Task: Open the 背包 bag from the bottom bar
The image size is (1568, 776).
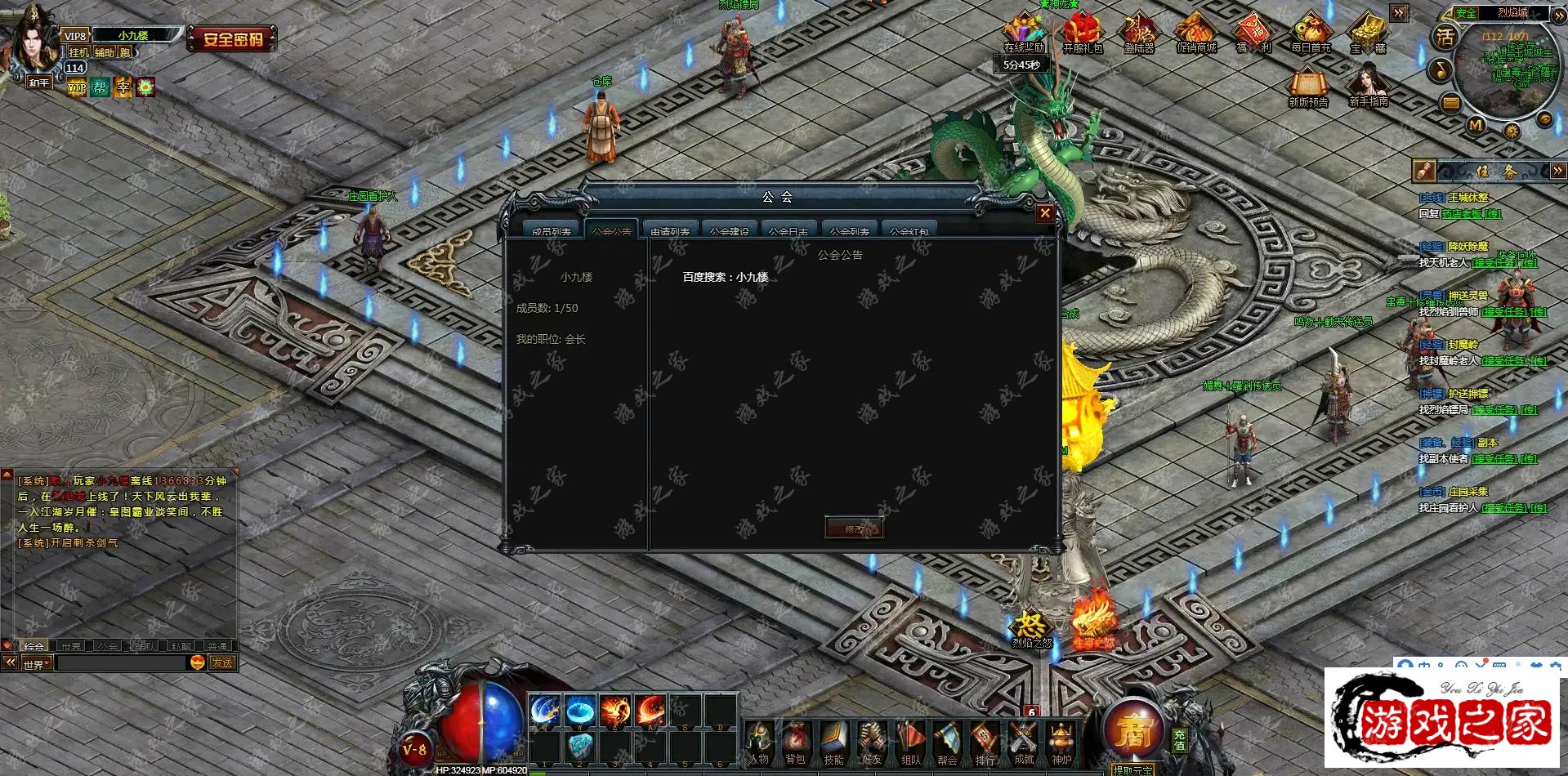Action: (x=795, y=742)
